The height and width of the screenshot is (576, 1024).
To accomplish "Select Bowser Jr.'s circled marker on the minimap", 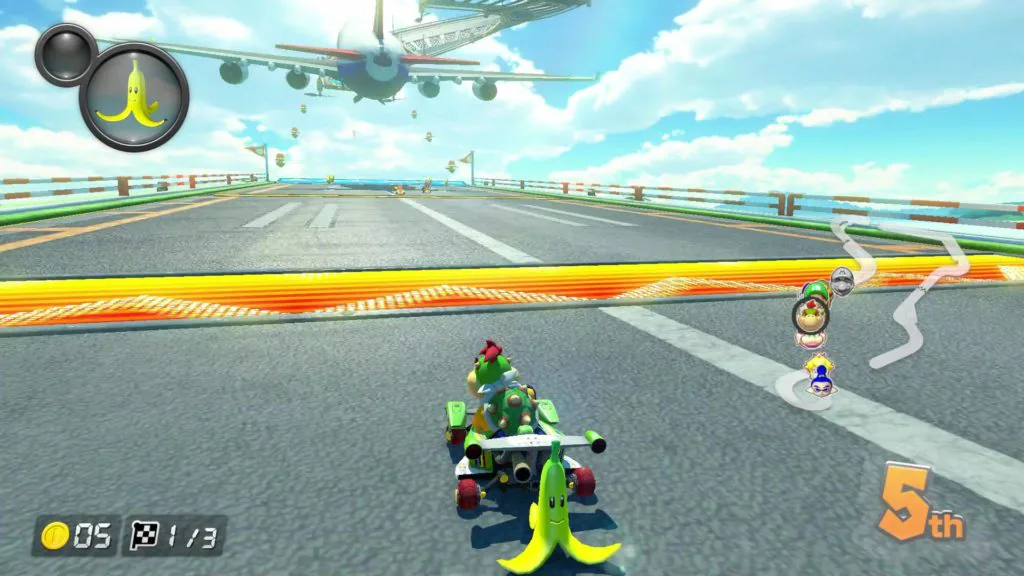I will coord(810,316).
